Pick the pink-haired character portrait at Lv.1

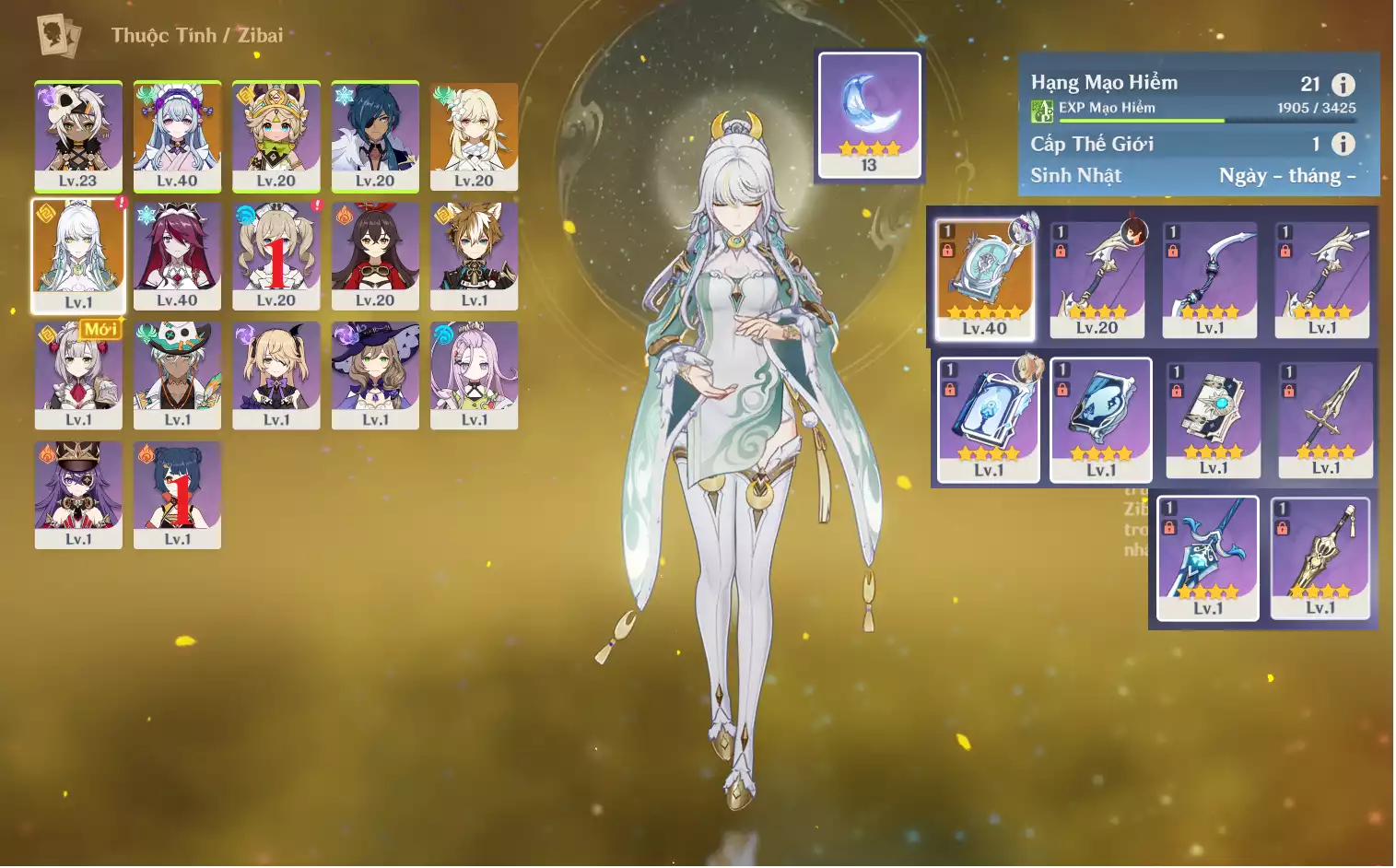click(474, 374)
